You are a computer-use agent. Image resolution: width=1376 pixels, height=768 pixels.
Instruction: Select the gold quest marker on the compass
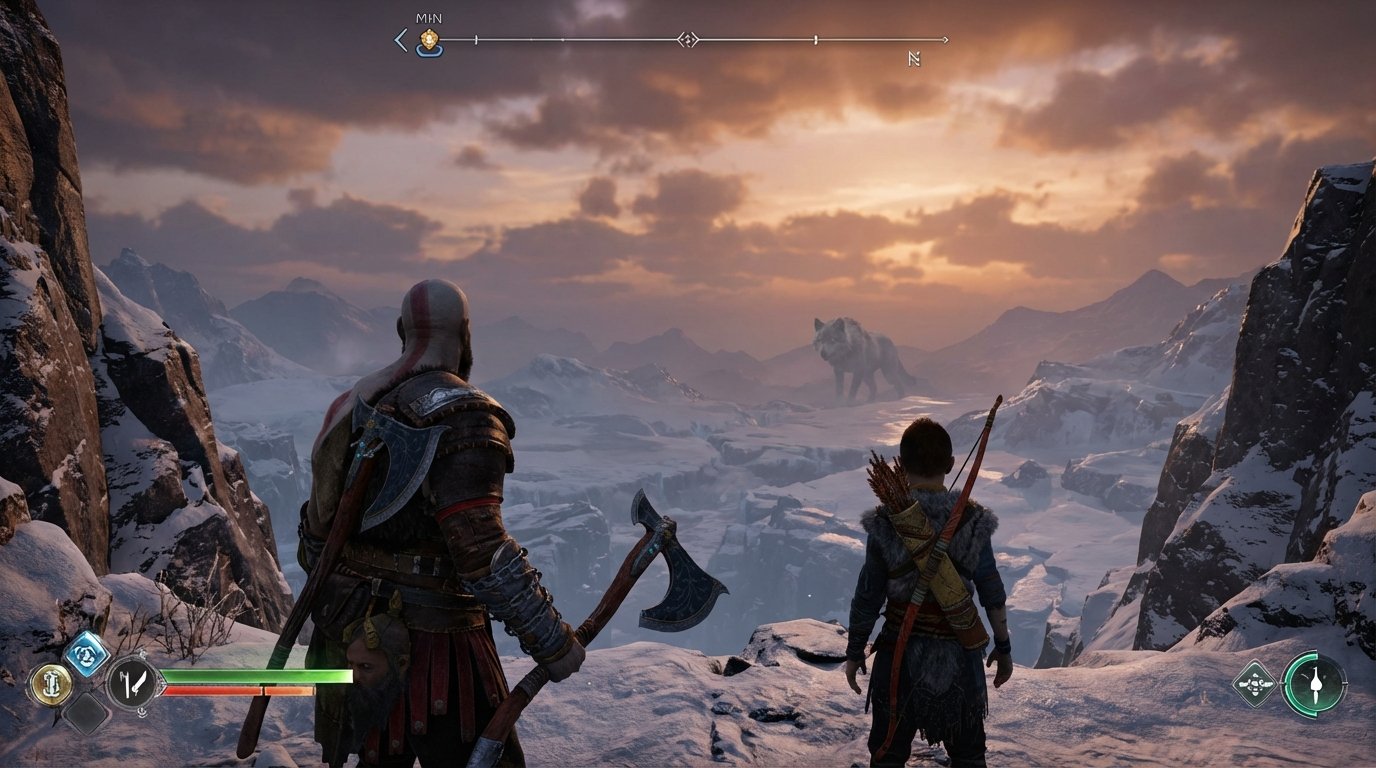428,39
